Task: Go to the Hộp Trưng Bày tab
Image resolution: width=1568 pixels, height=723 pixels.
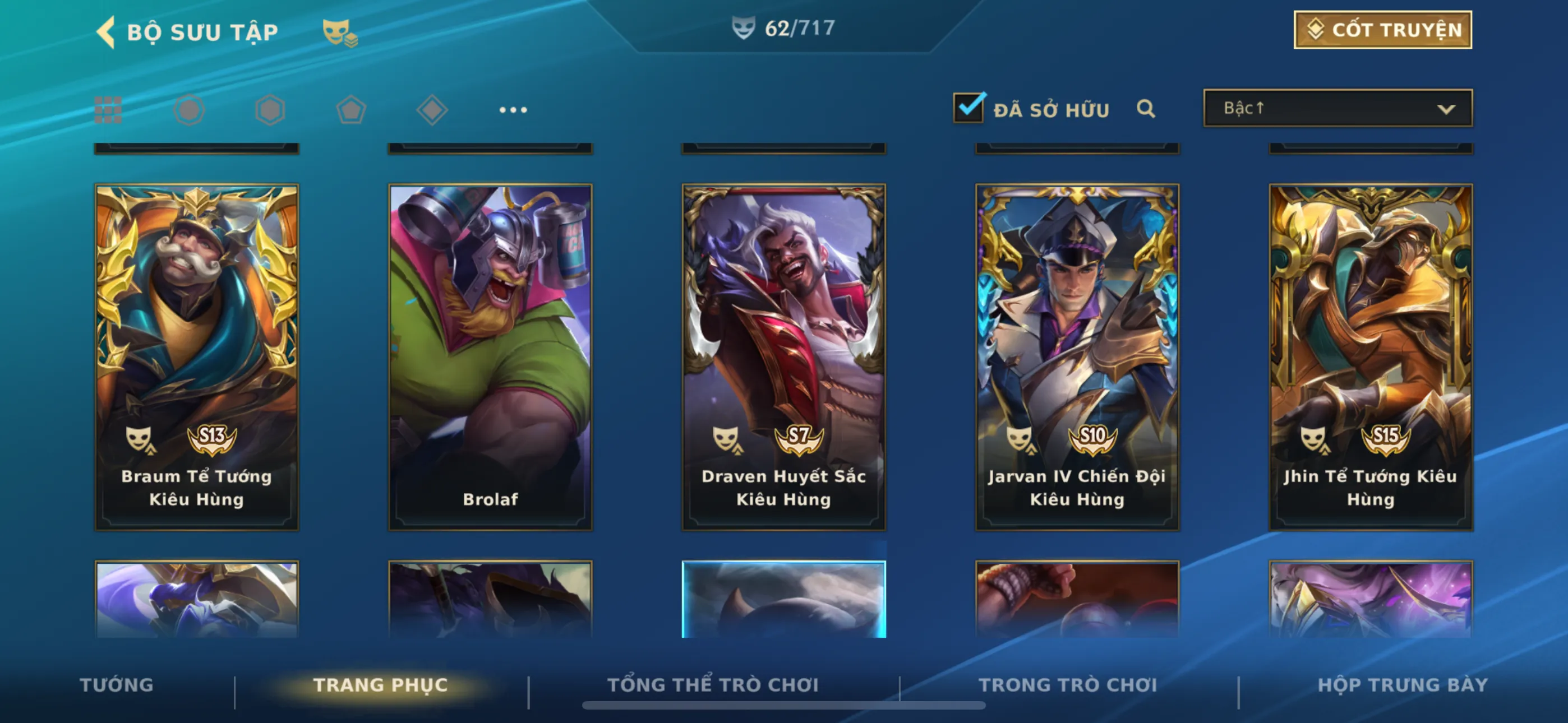Action: [x=1403, y=685]
